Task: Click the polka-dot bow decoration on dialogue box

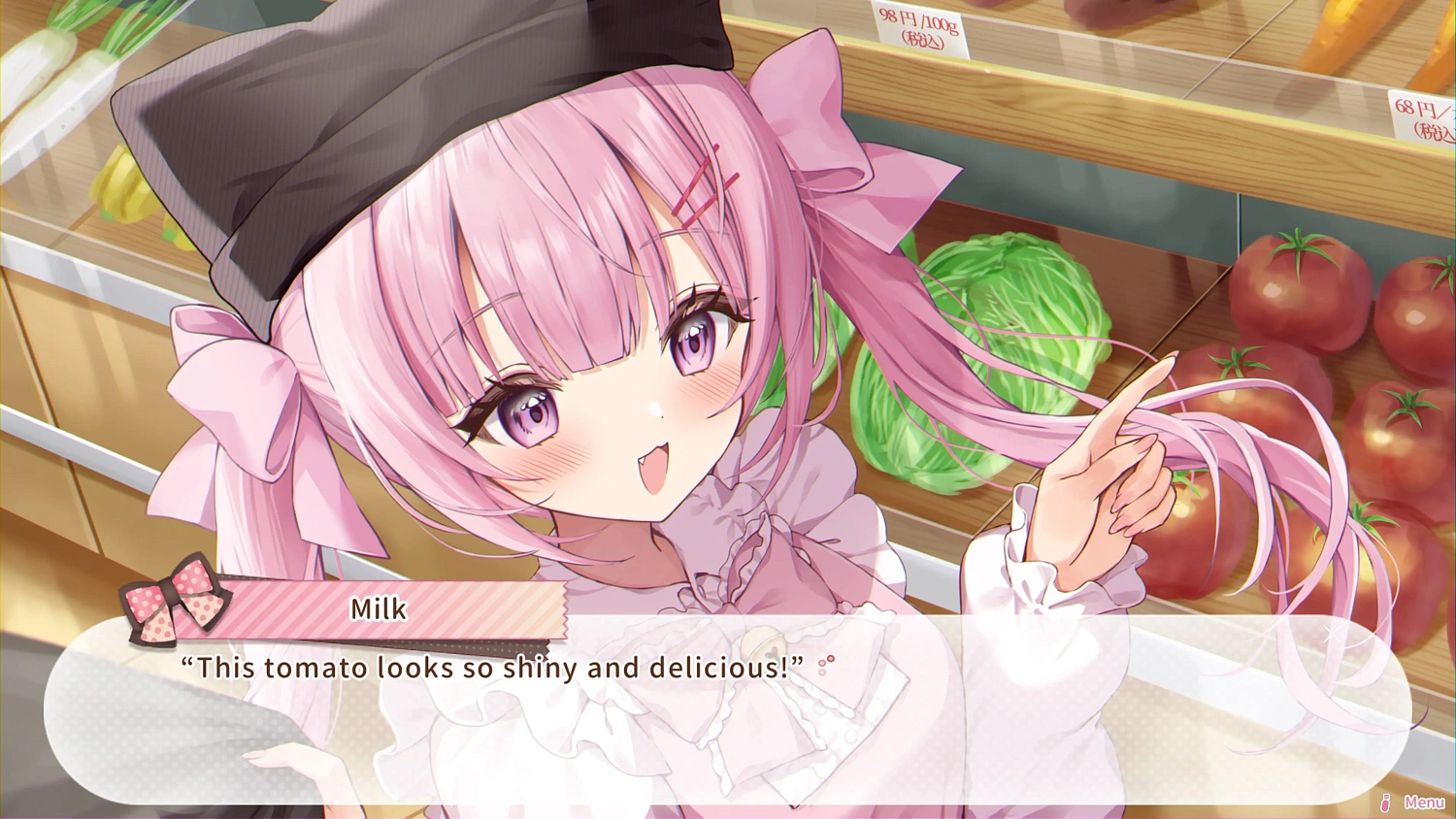Action: [x=173, y=606]
